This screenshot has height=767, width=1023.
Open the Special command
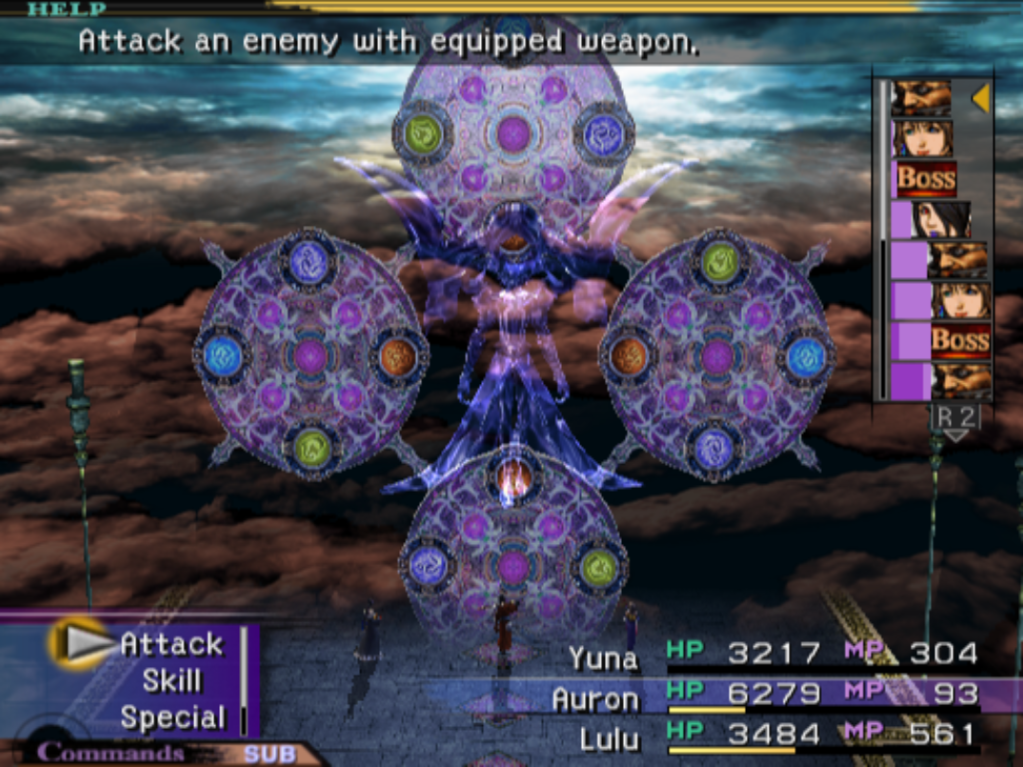tap(173, 718)
